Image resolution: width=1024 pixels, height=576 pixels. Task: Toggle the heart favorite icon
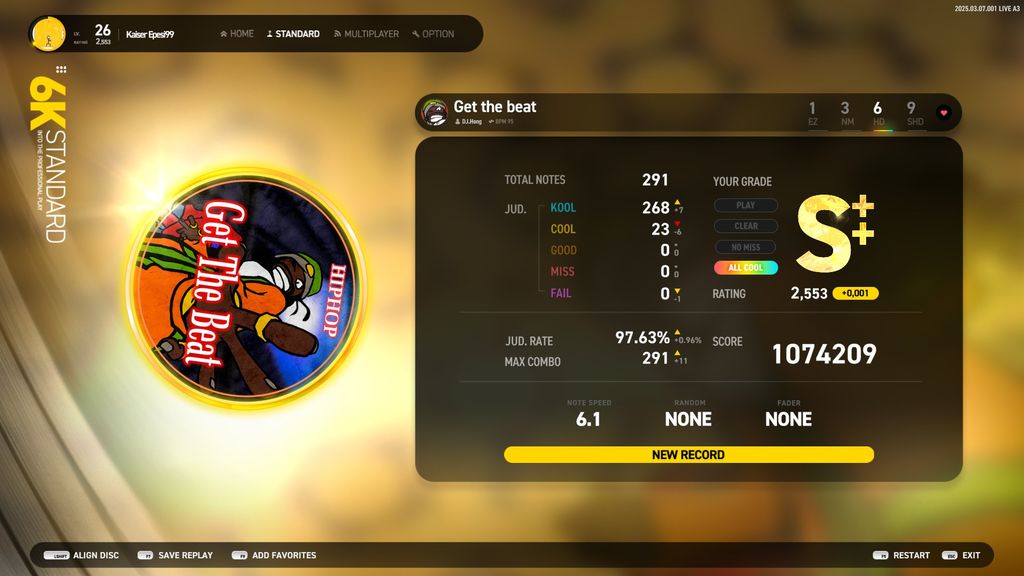click(943, 113)
